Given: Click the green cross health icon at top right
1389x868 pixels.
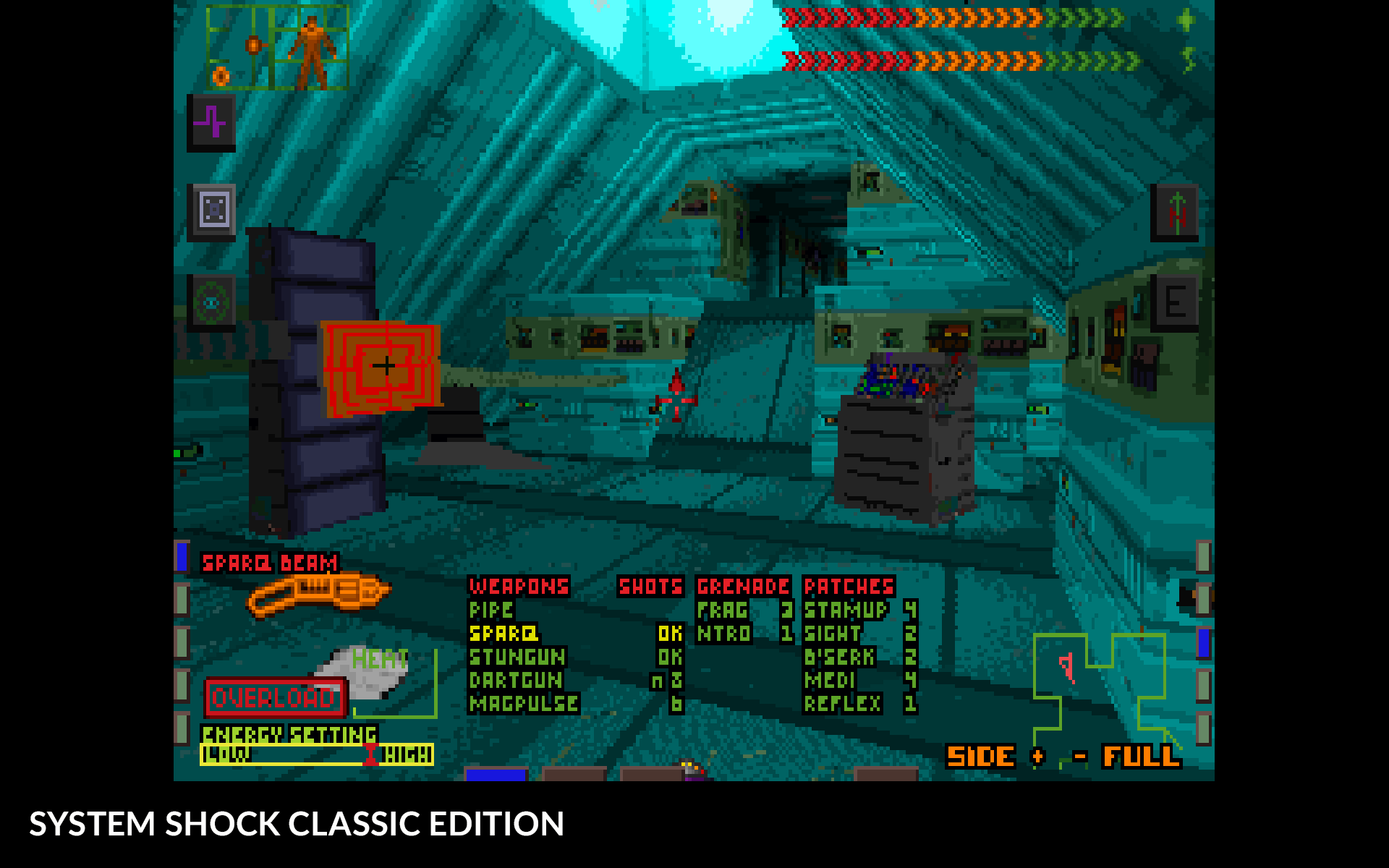Looking at the screenshot, I should coord(1184,20).
